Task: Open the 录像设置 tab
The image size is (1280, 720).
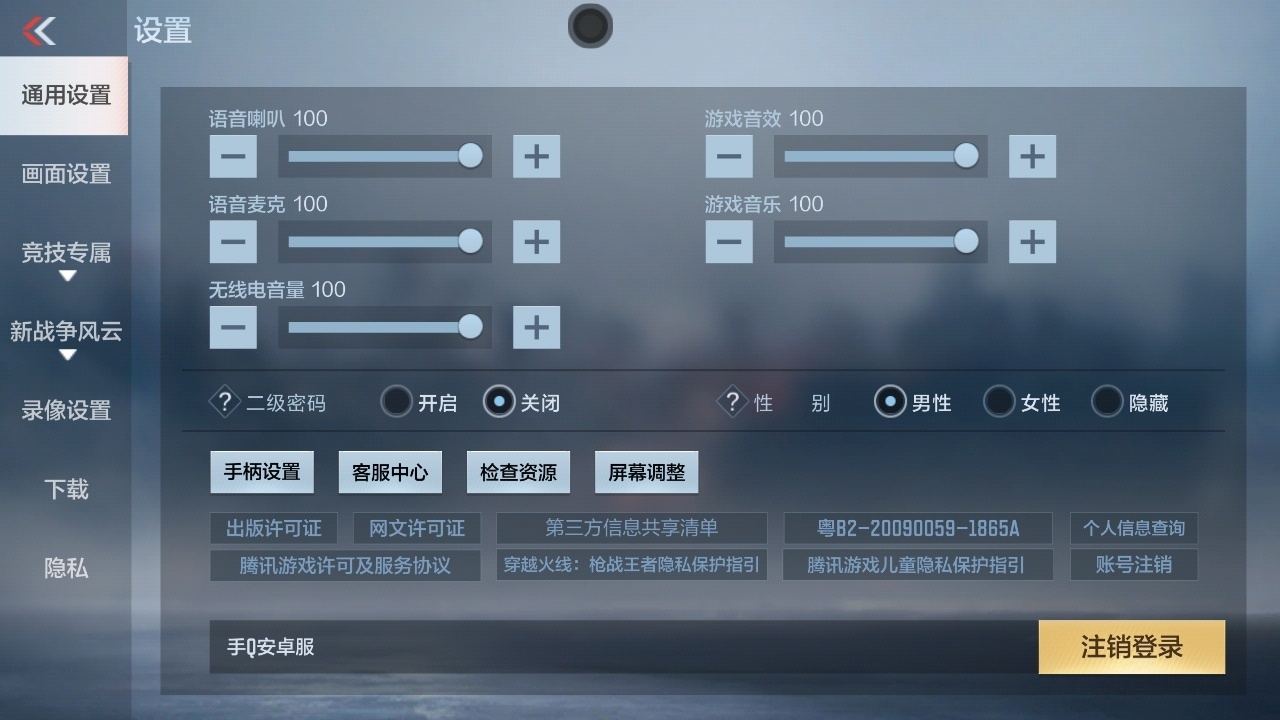Action: (64, 411)
